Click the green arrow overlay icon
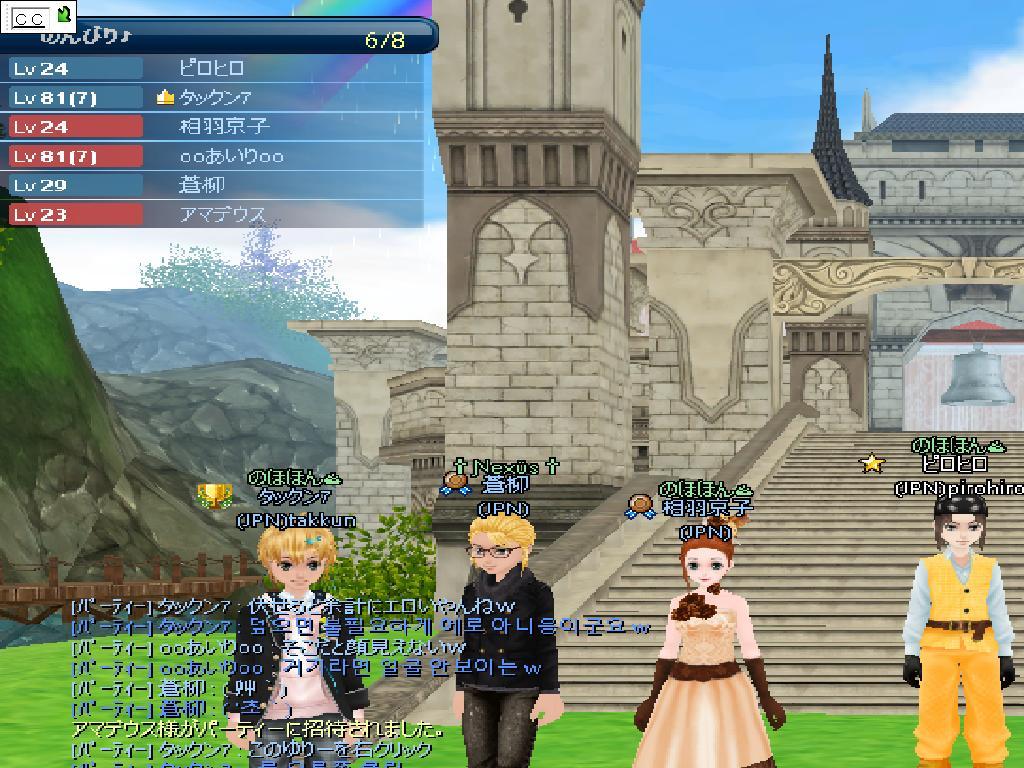This screenshot has width=1024, height=768. pos(64,15)
